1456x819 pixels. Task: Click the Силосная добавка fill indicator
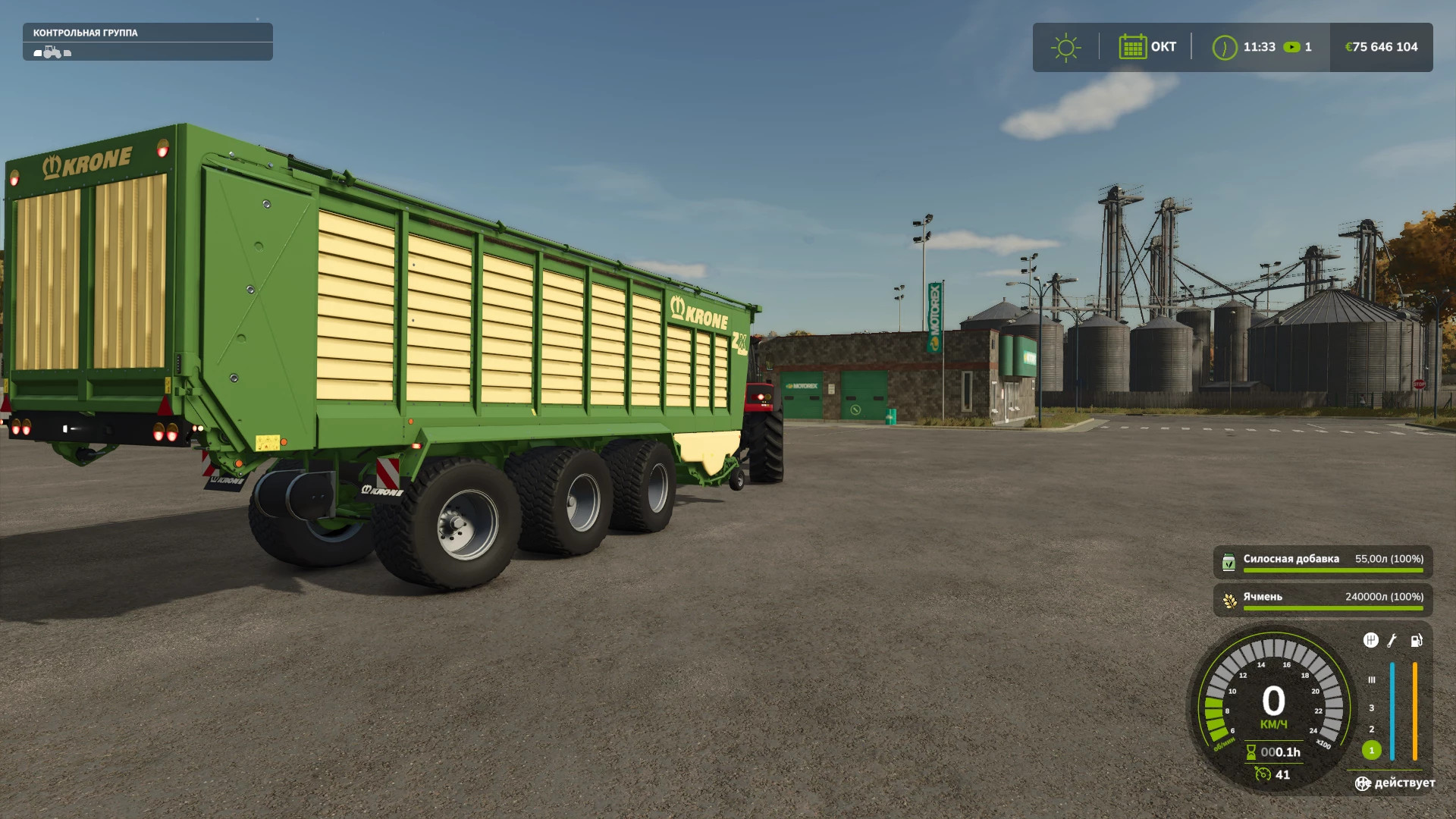[x=1323, y=561]
